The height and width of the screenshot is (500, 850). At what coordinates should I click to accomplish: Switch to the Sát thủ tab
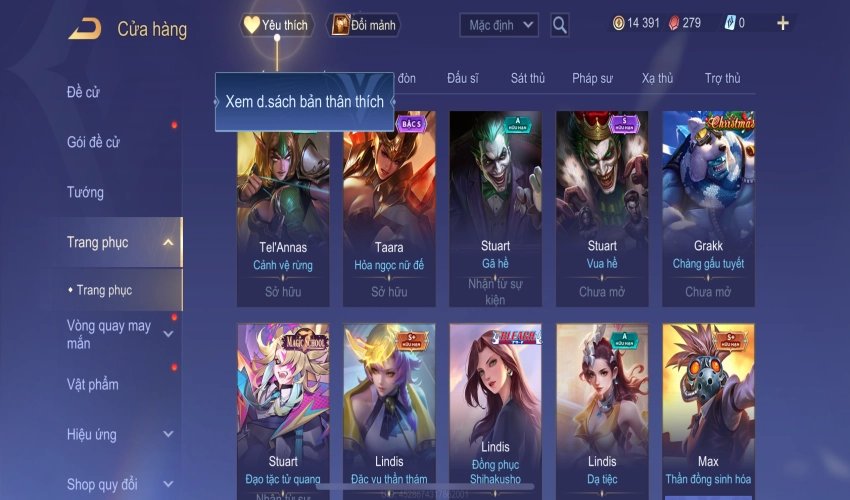pyautogui.click(x=527, y=78)
